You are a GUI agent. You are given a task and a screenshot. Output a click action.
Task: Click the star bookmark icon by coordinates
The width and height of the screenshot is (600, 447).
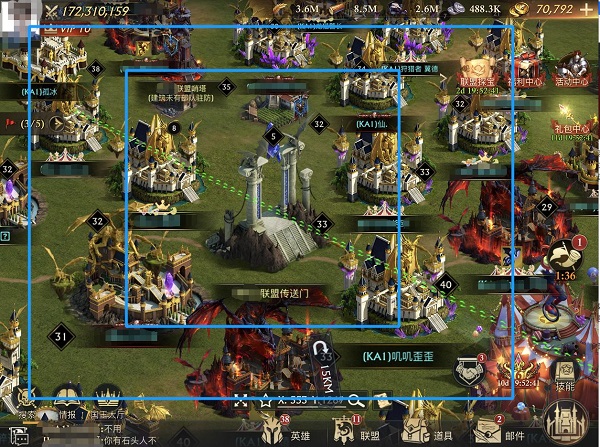point(267,399)
